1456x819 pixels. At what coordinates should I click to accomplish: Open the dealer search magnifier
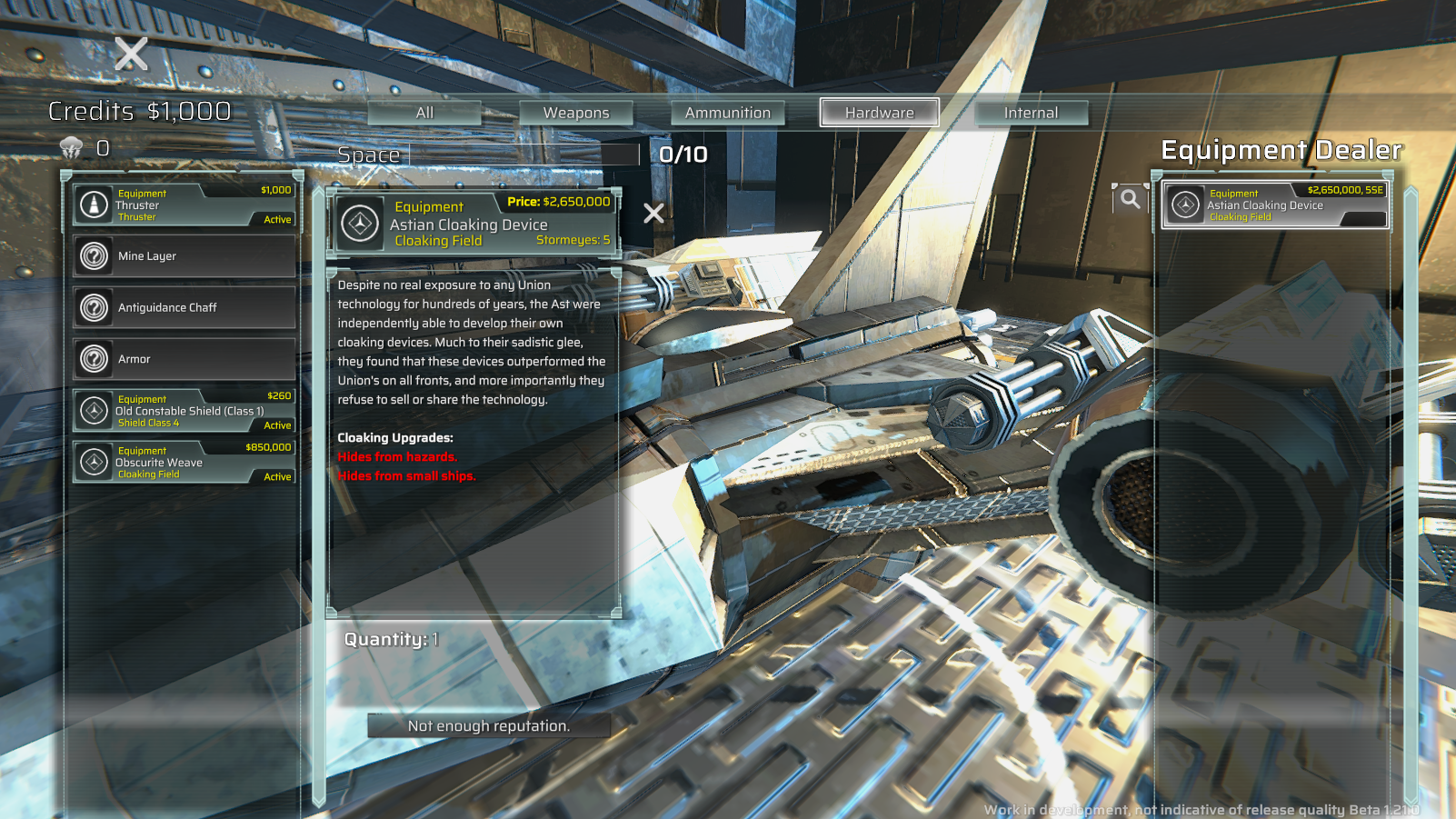(1129, 198)
